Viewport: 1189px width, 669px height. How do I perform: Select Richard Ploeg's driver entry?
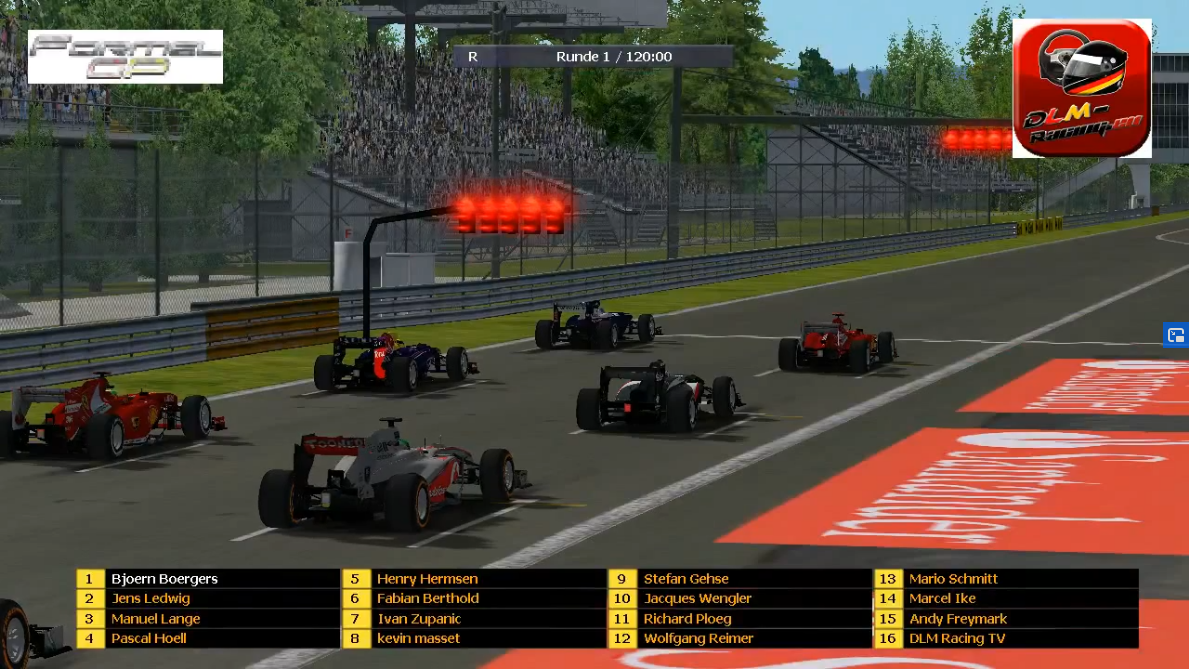687,619
